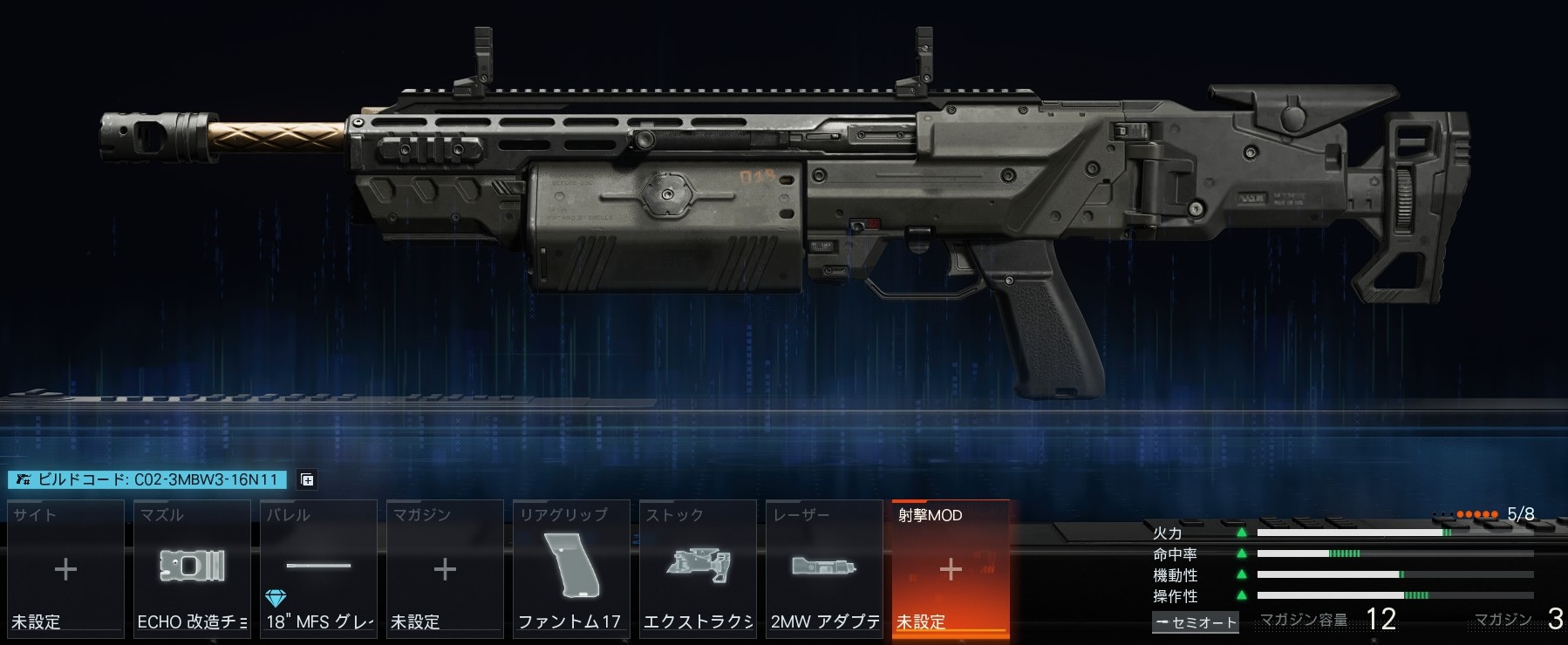The image size is (1568, 645).
Task: Open the empty サイト (sight) attachment slot
Action: [65, 568]
